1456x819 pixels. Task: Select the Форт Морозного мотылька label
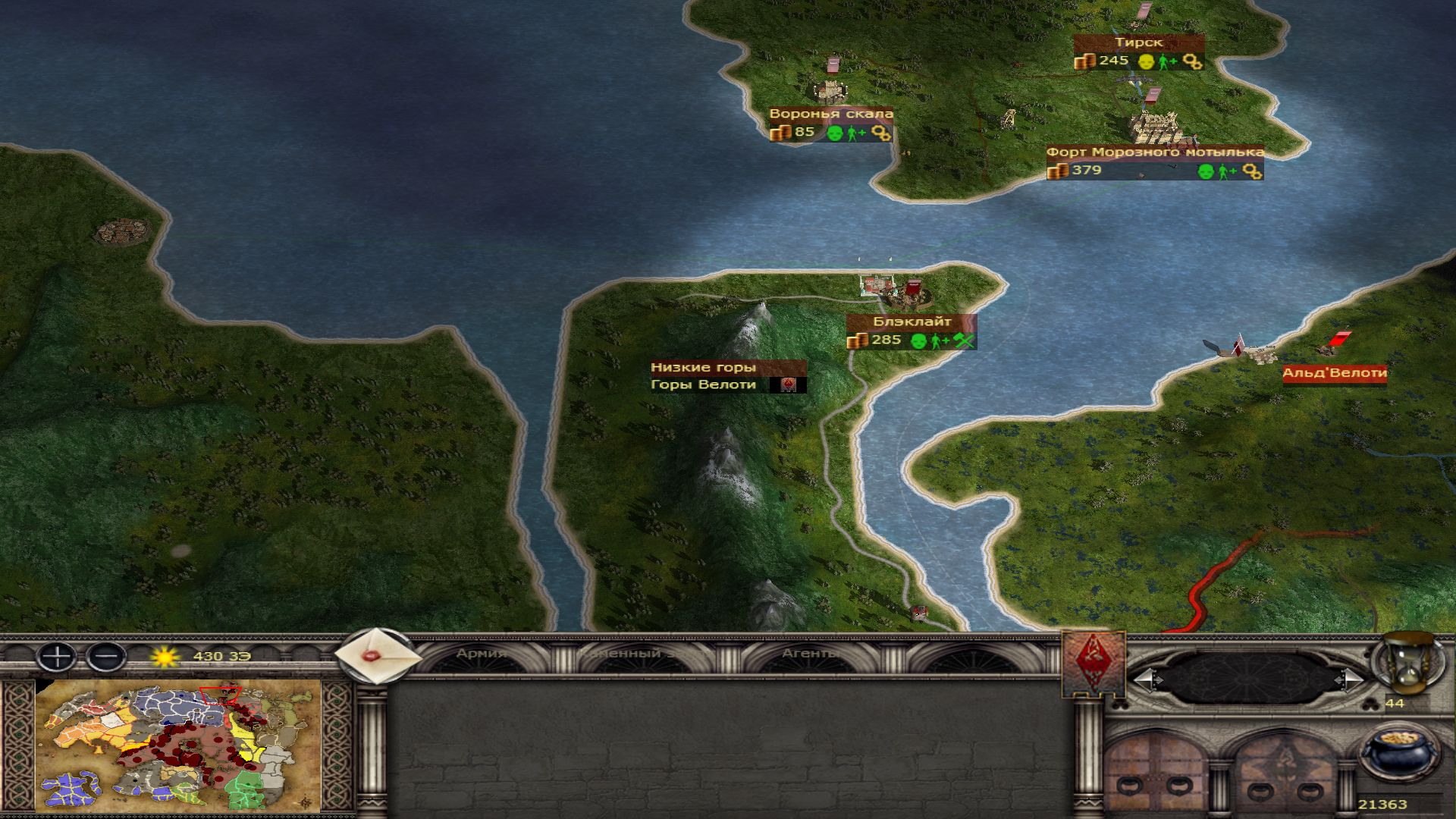(1155, 152)
